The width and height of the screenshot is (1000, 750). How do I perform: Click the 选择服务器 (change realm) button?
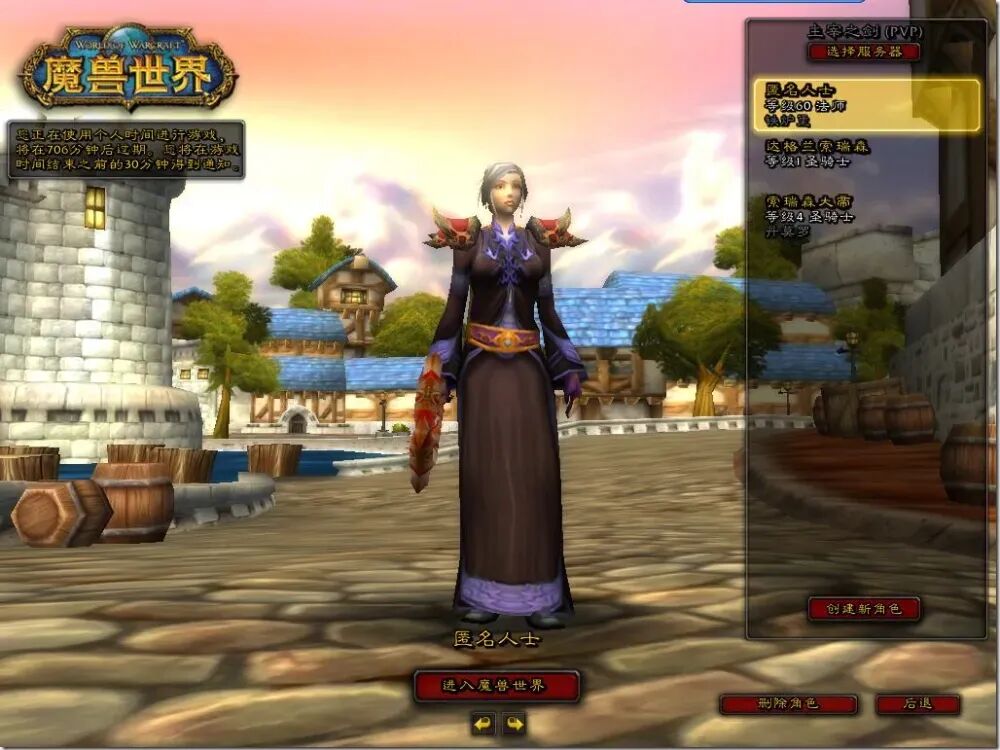click(x=864, y=52)
